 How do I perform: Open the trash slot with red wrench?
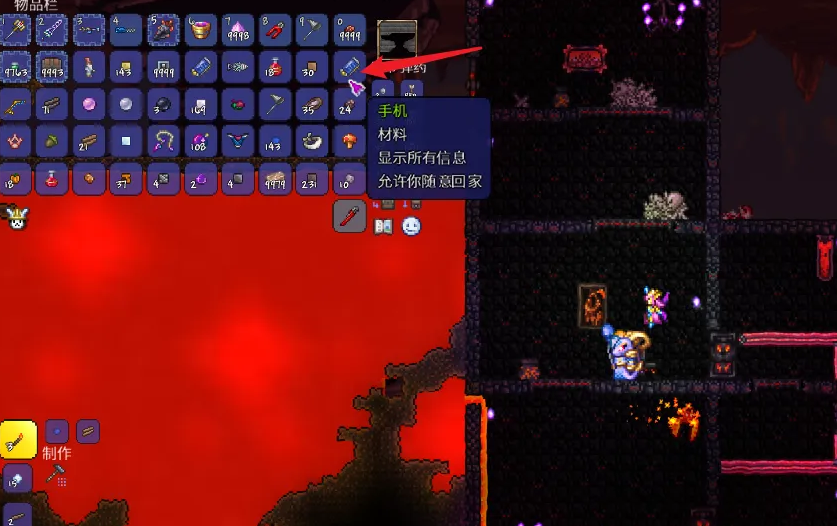coord(349,215)
